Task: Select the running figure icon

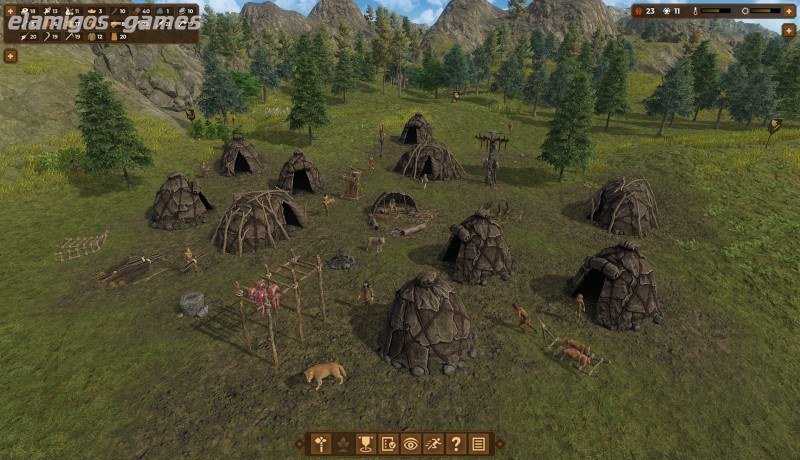Action: pyautogui.click(x=433, y=444)
